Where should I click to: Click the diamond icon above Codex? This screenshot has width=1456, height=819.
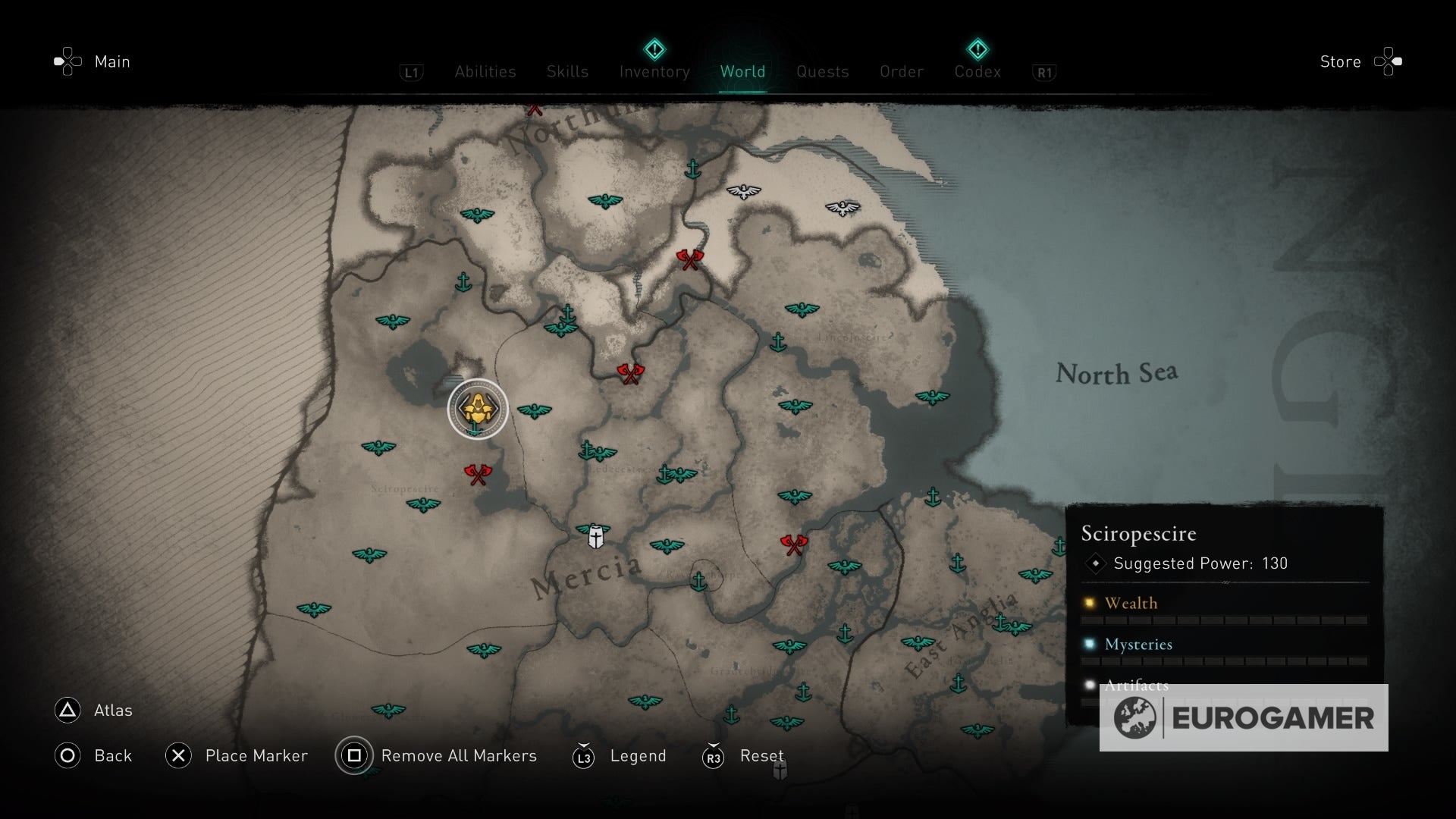(x=978, y=49)
